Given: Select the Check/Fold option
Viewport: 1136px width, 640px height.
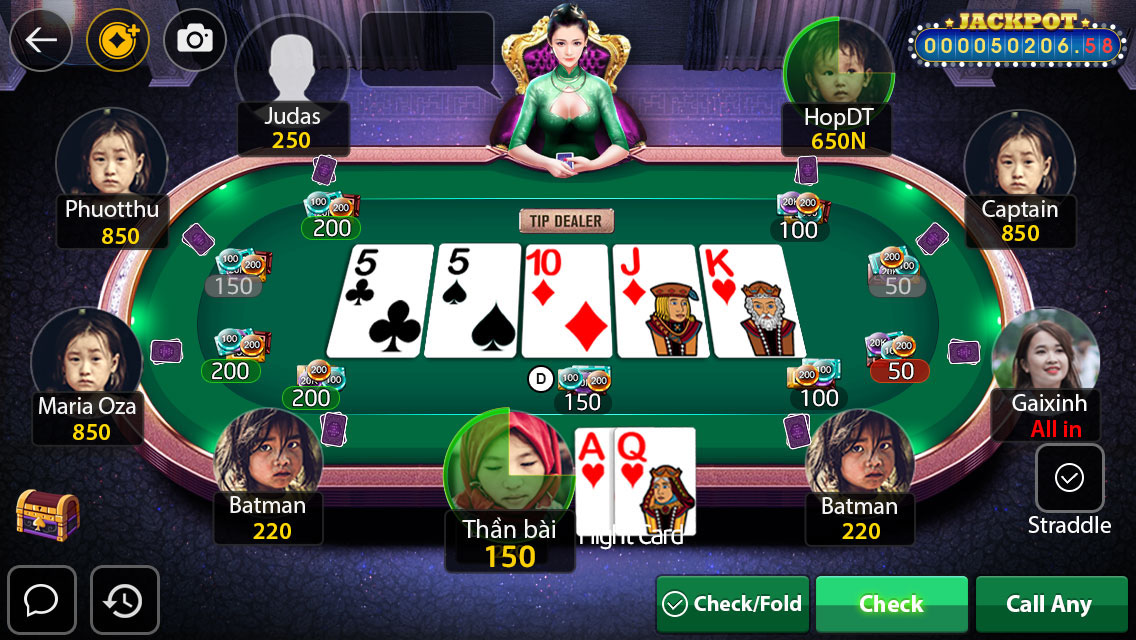Looking at the screenshot, I should pyautogui.click(x=733, y=604).
